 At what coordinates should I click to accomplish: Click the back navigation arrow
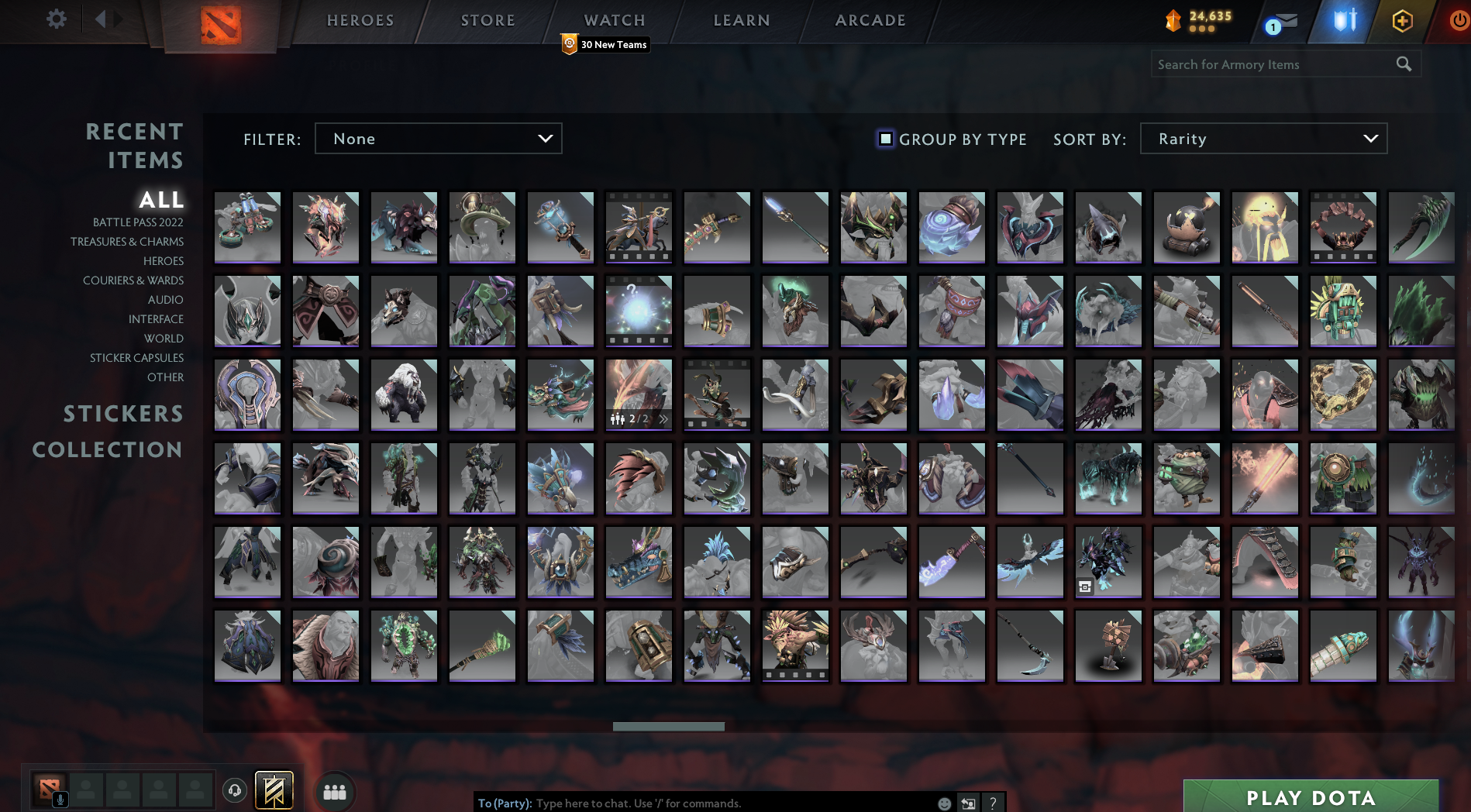[99, 19]
